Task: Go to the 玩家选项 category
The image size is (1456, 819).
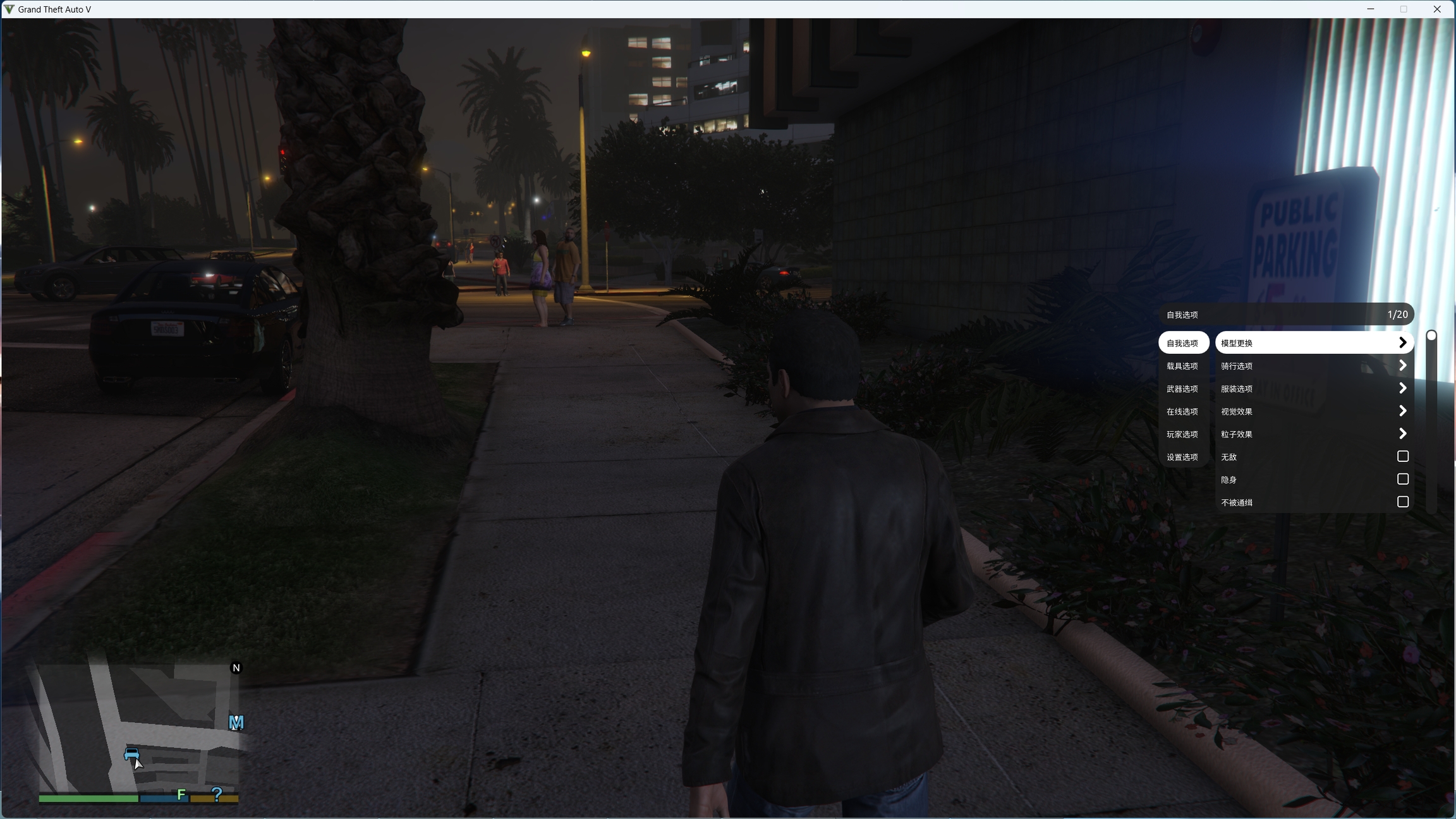Action: [x=1182, y=434]
